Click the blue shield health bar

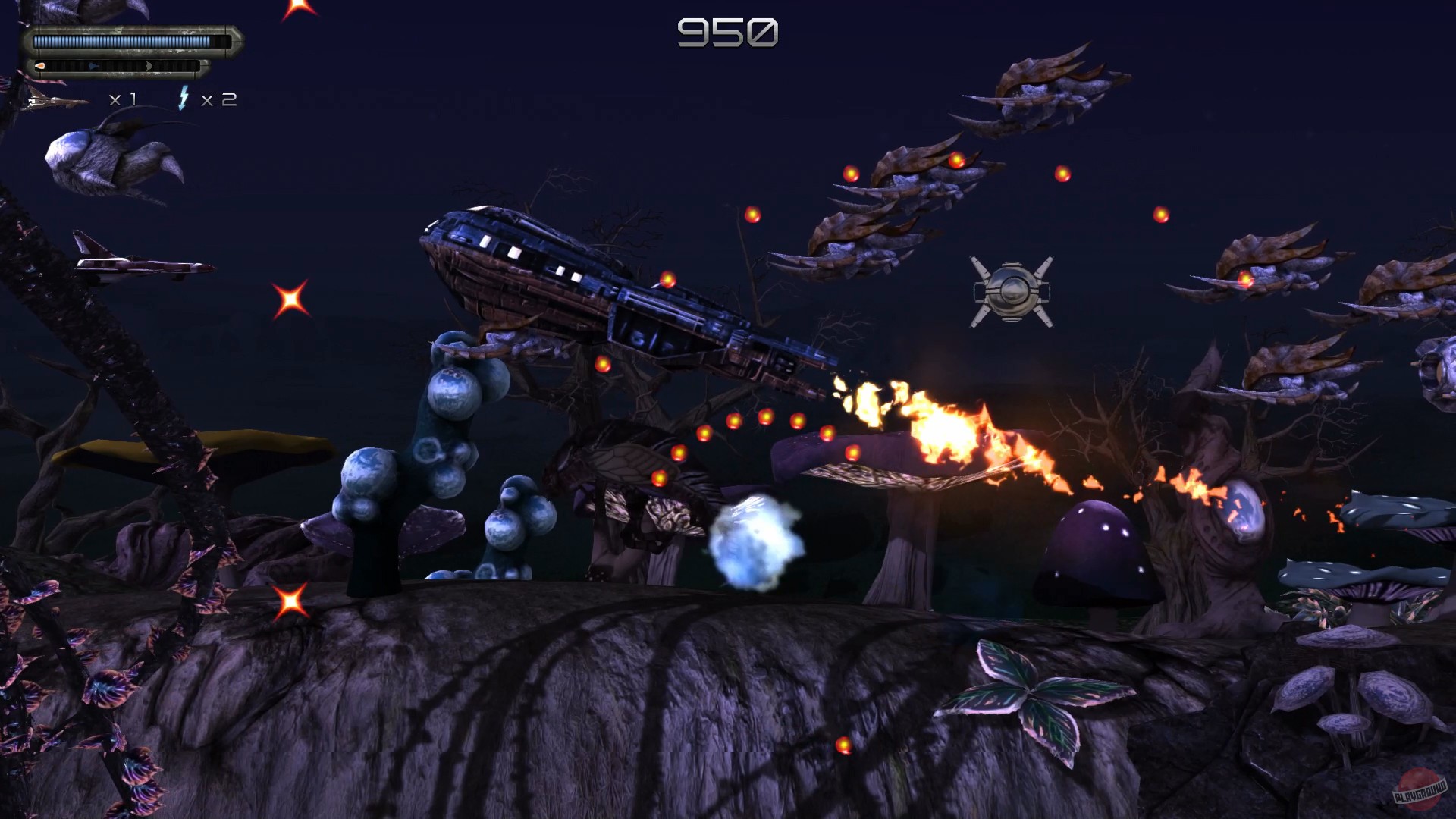[129, 40]
